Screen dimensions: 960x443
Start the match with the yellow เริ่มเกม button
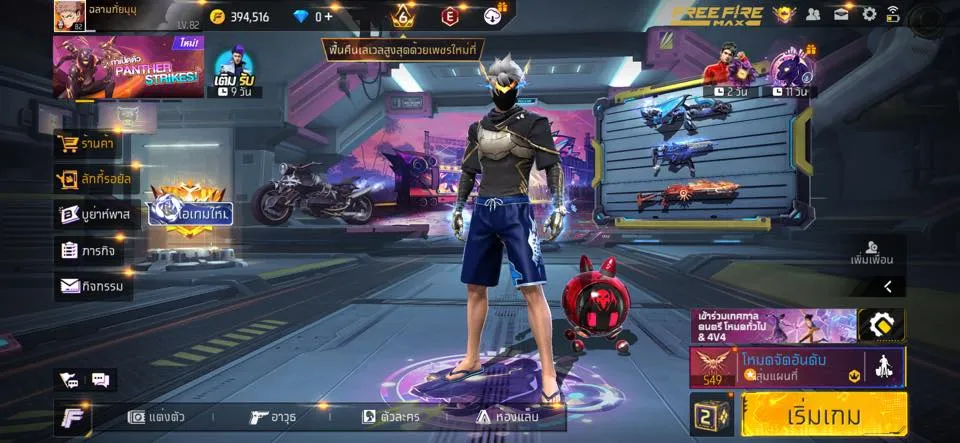tap(824, 414)
